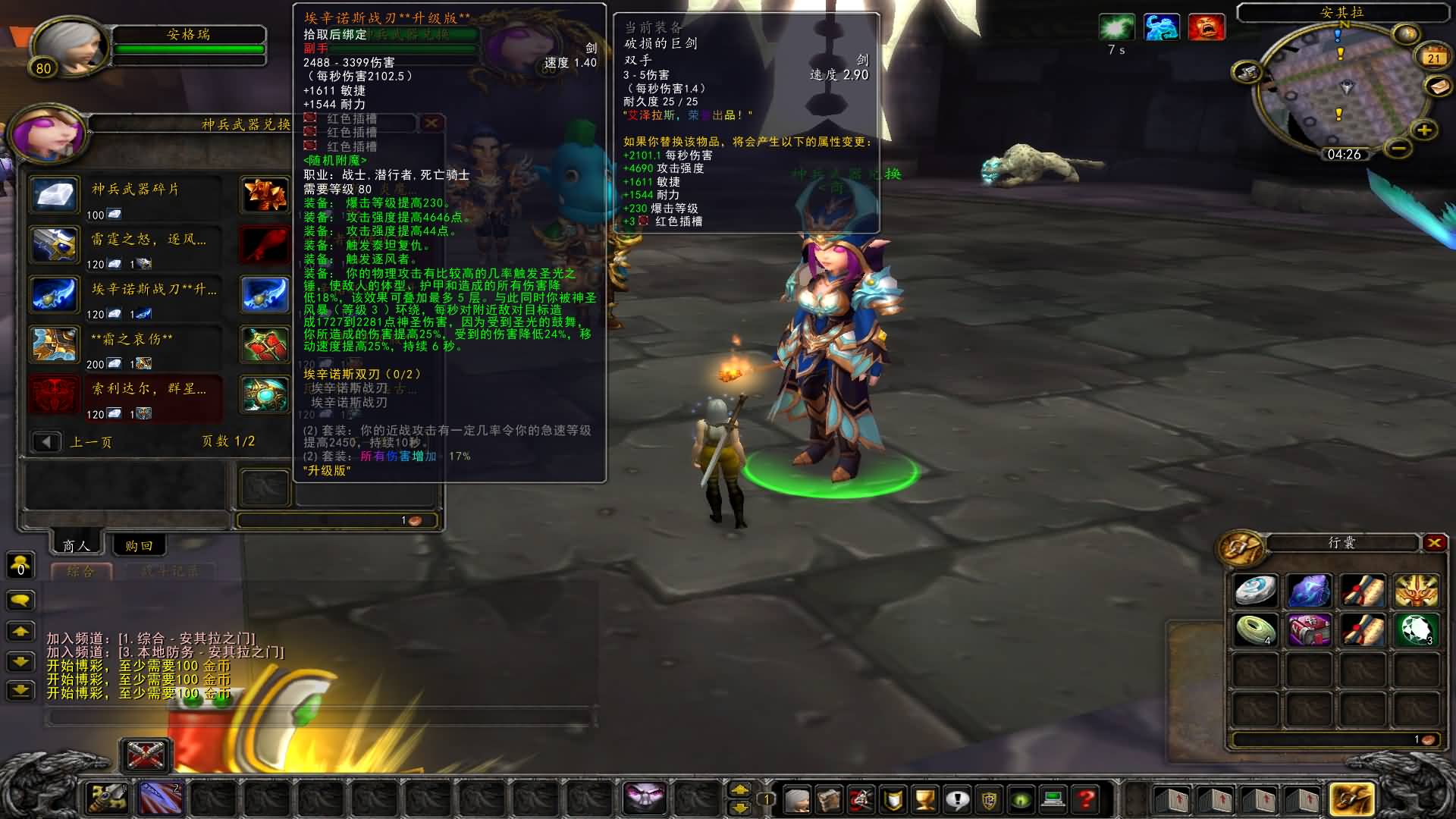Zoom out on the minimap
Screen dimensions: 1456x819
coord(1399,148)
